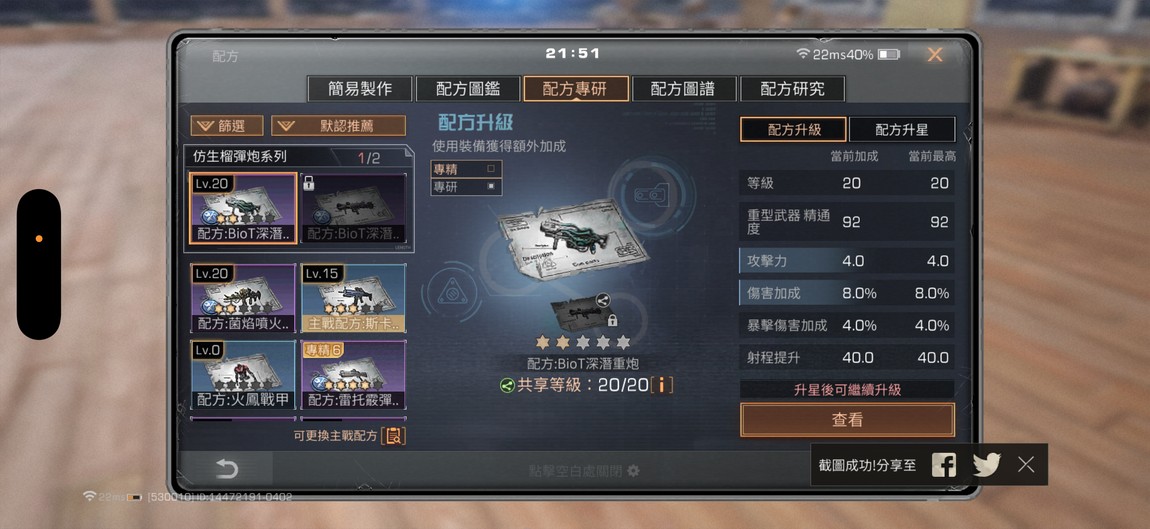
Task: Switch to the 配方升星 panel
Action: click(901, 130)
